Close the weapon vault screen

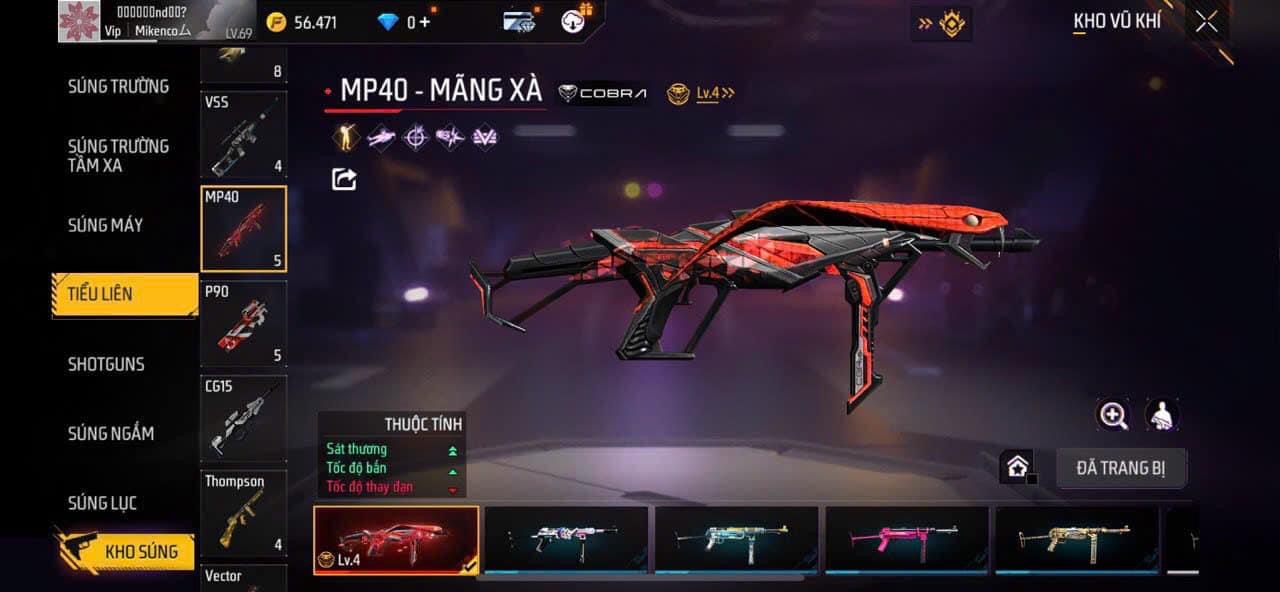1206,22
